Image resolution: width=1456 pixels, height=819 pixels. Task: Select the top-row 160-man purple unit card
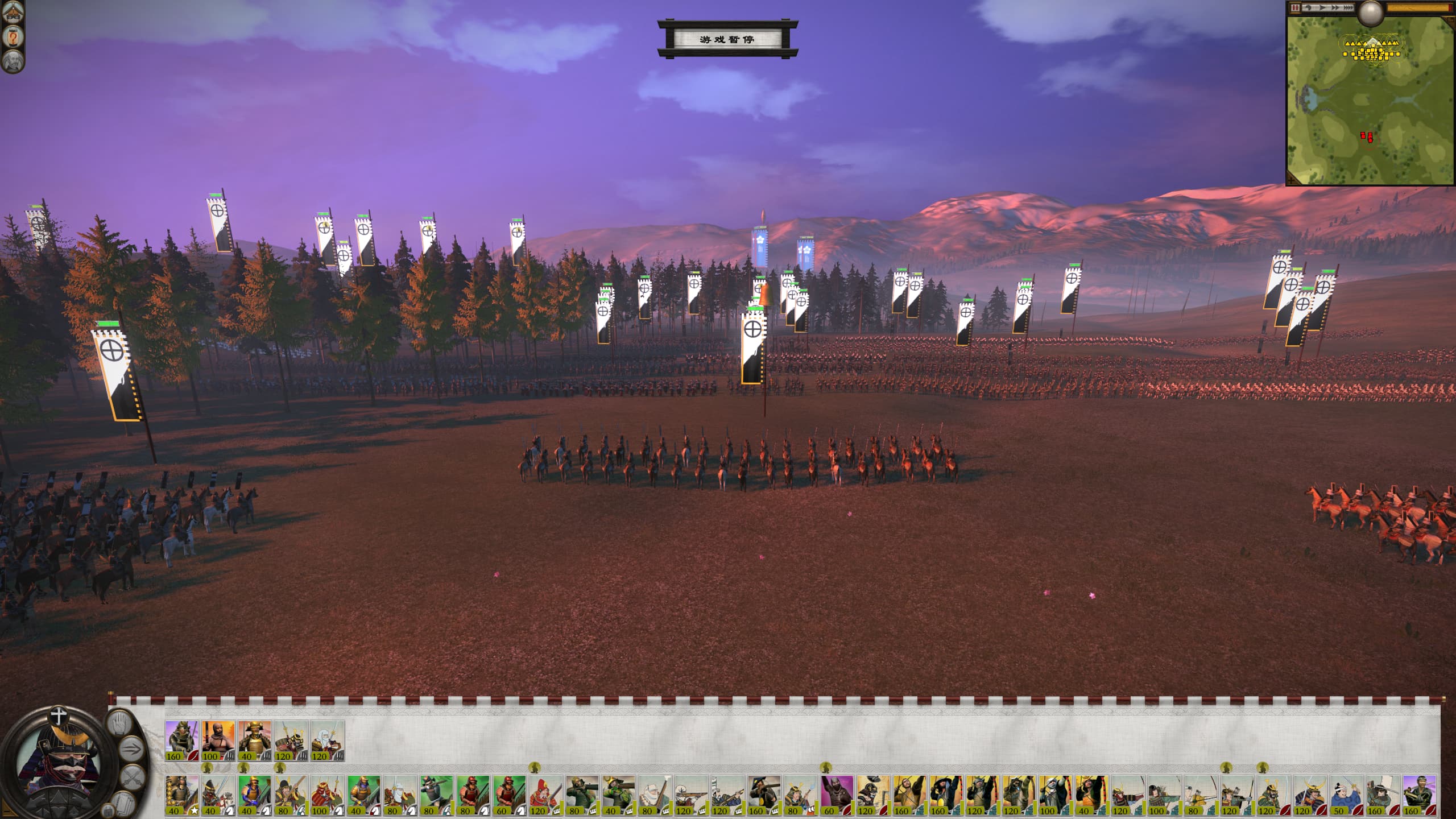tap(182, 741)
